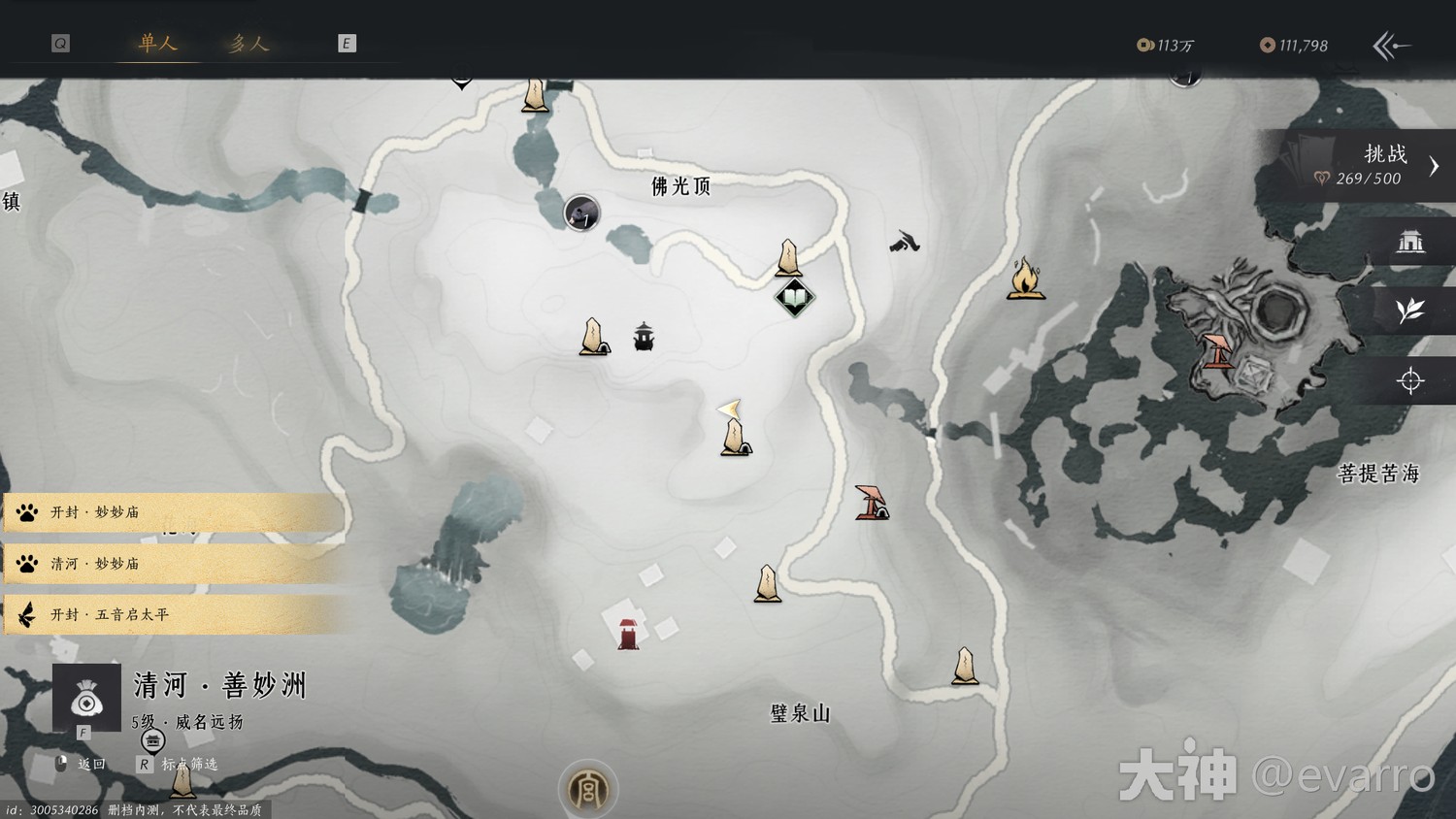The height and width of the screenshot is (819, 1456).
Task: Select the green book map marker
Action: point(794,297)
